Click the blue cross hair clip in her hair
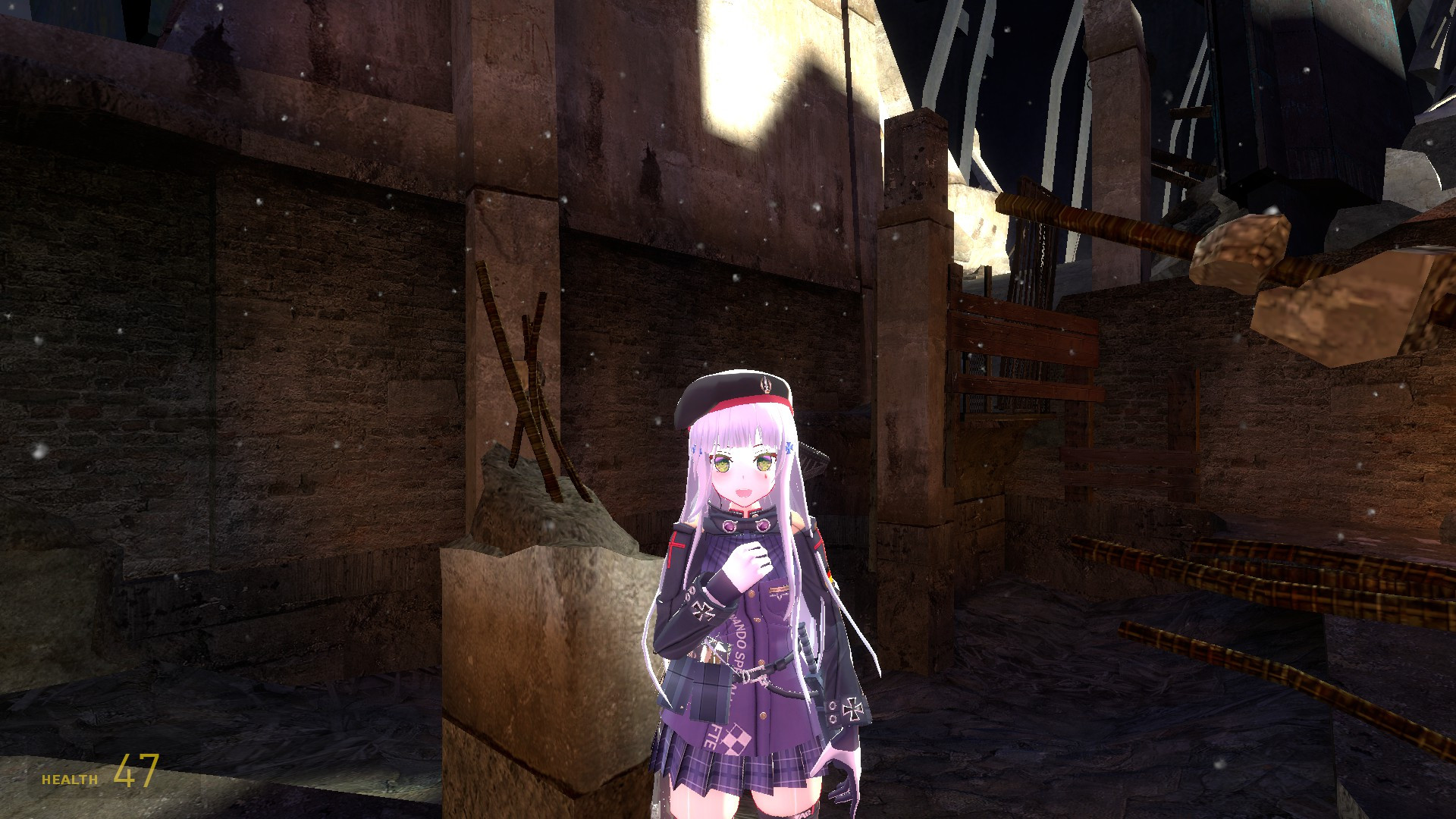Screen dimensions: 1456x819 point(789,447)
